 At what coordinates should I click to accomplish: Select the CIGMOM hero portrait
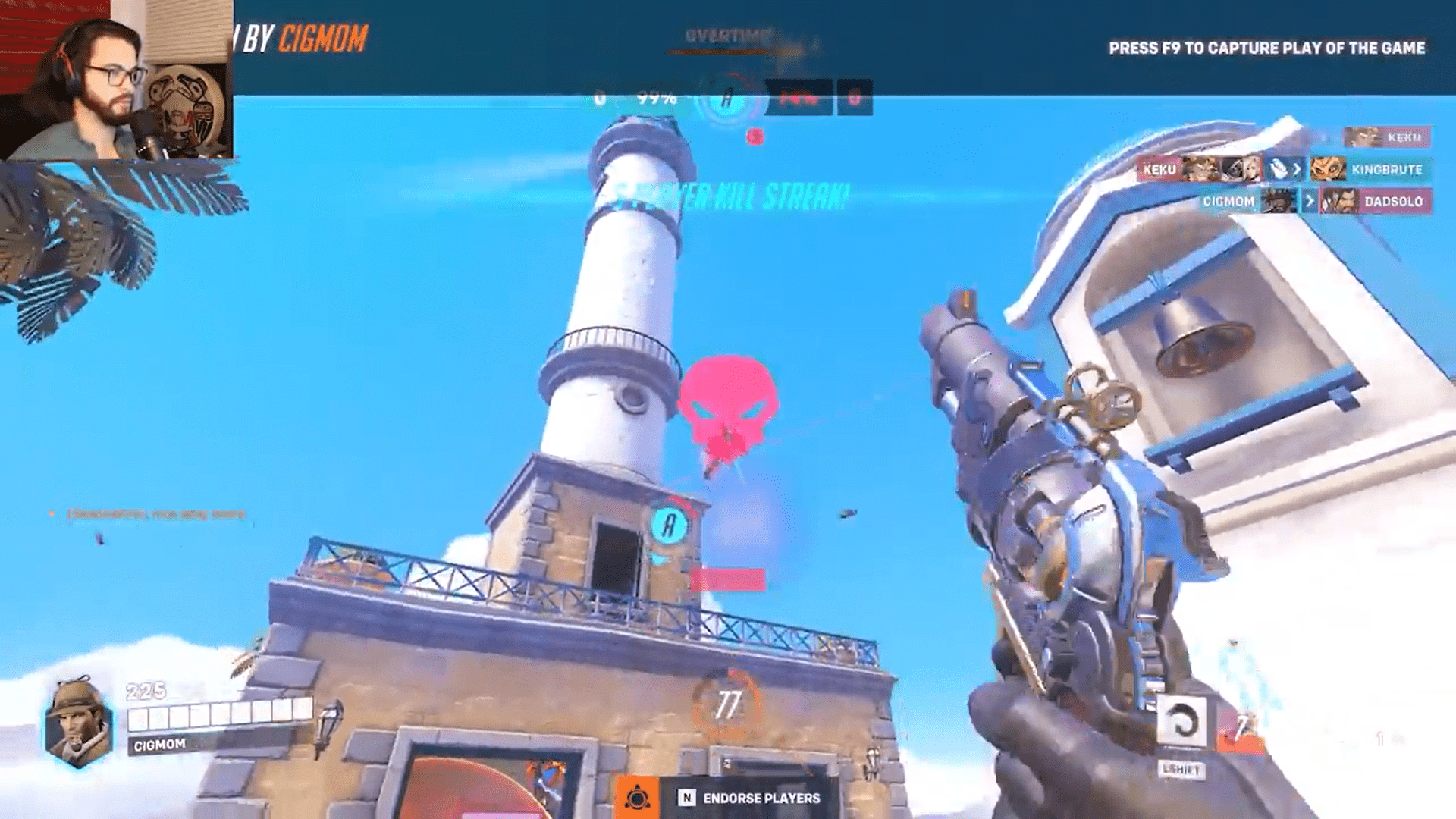tap(78, 722)
